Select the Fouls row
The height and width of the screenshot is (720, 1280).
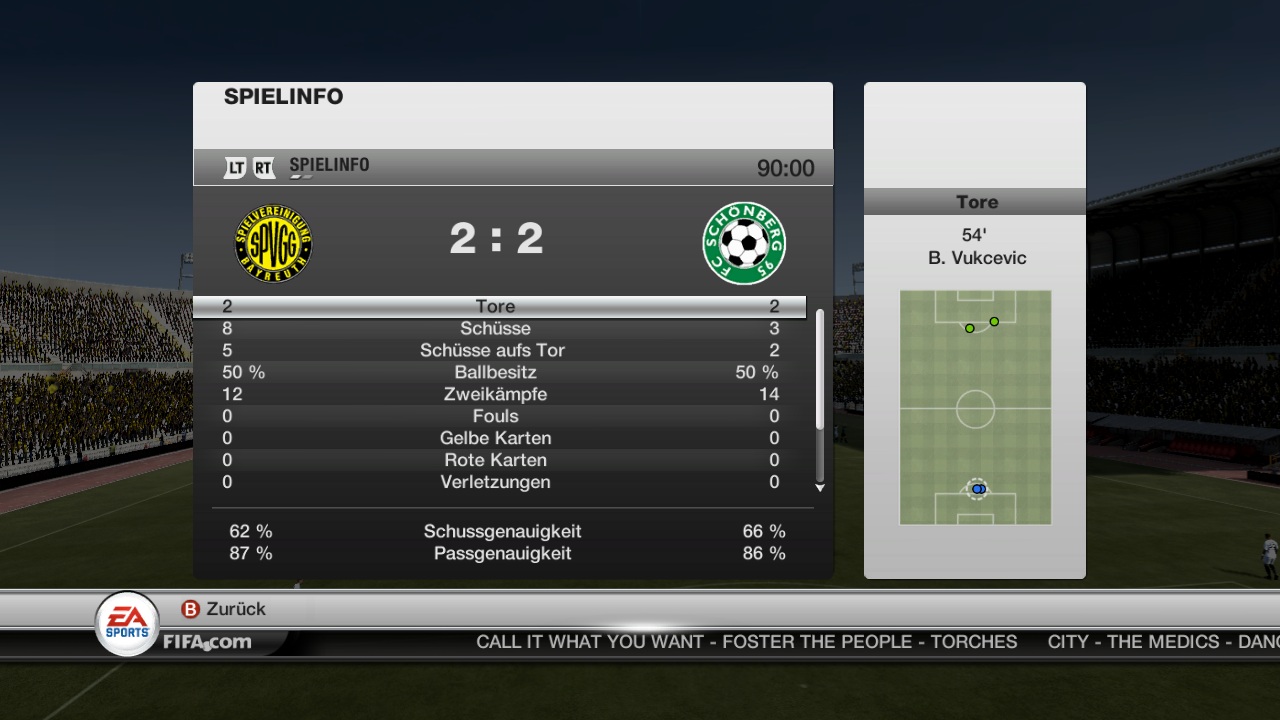(497, 417)
